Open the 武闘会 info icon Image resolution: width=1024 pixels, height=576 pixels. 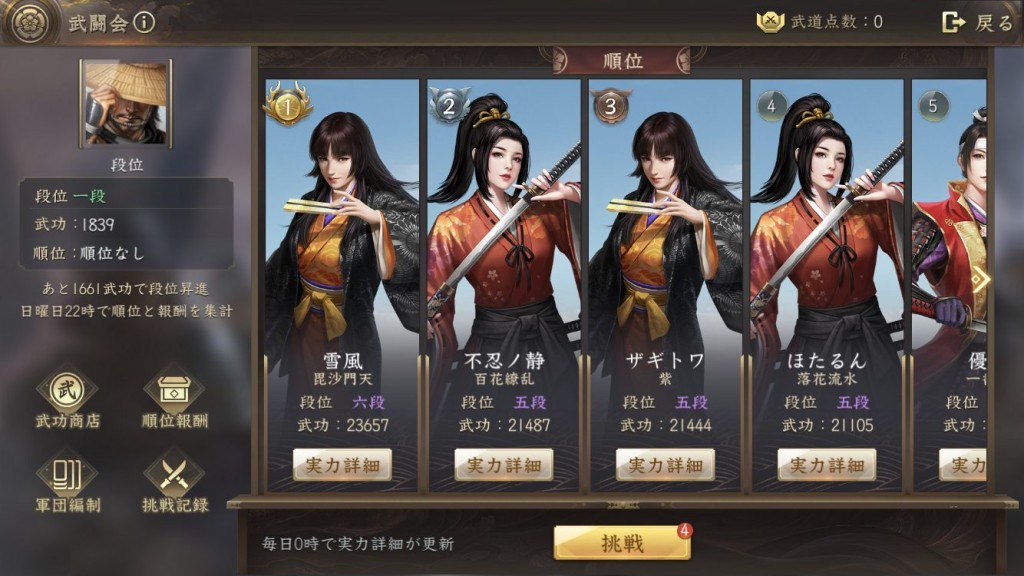144,22
